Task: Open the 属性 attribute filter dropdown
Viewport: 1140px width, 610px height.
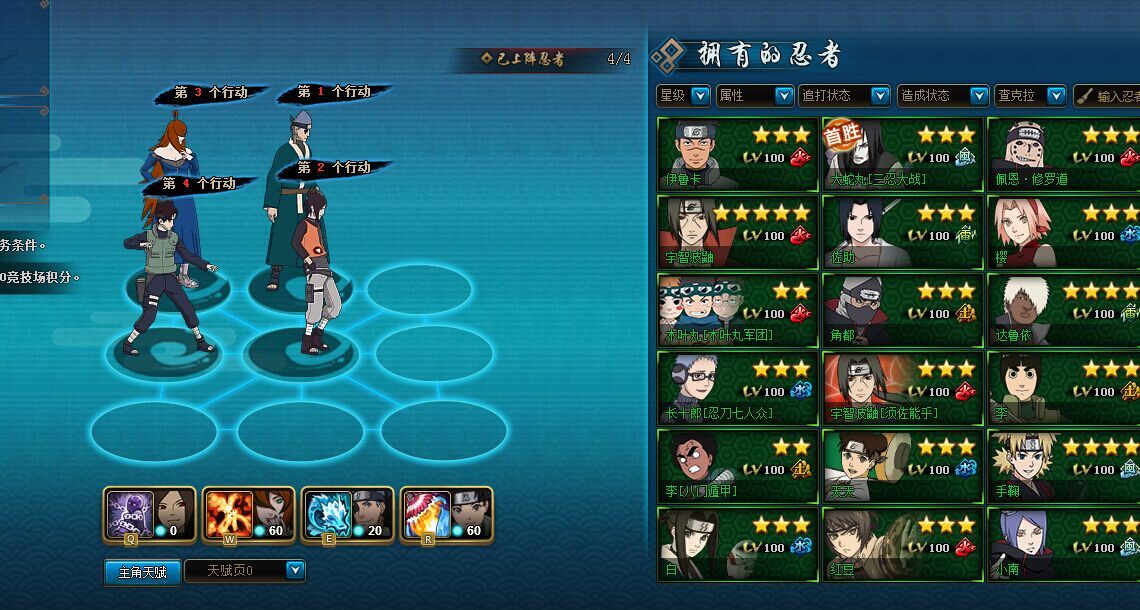Action: click(784, 96)
